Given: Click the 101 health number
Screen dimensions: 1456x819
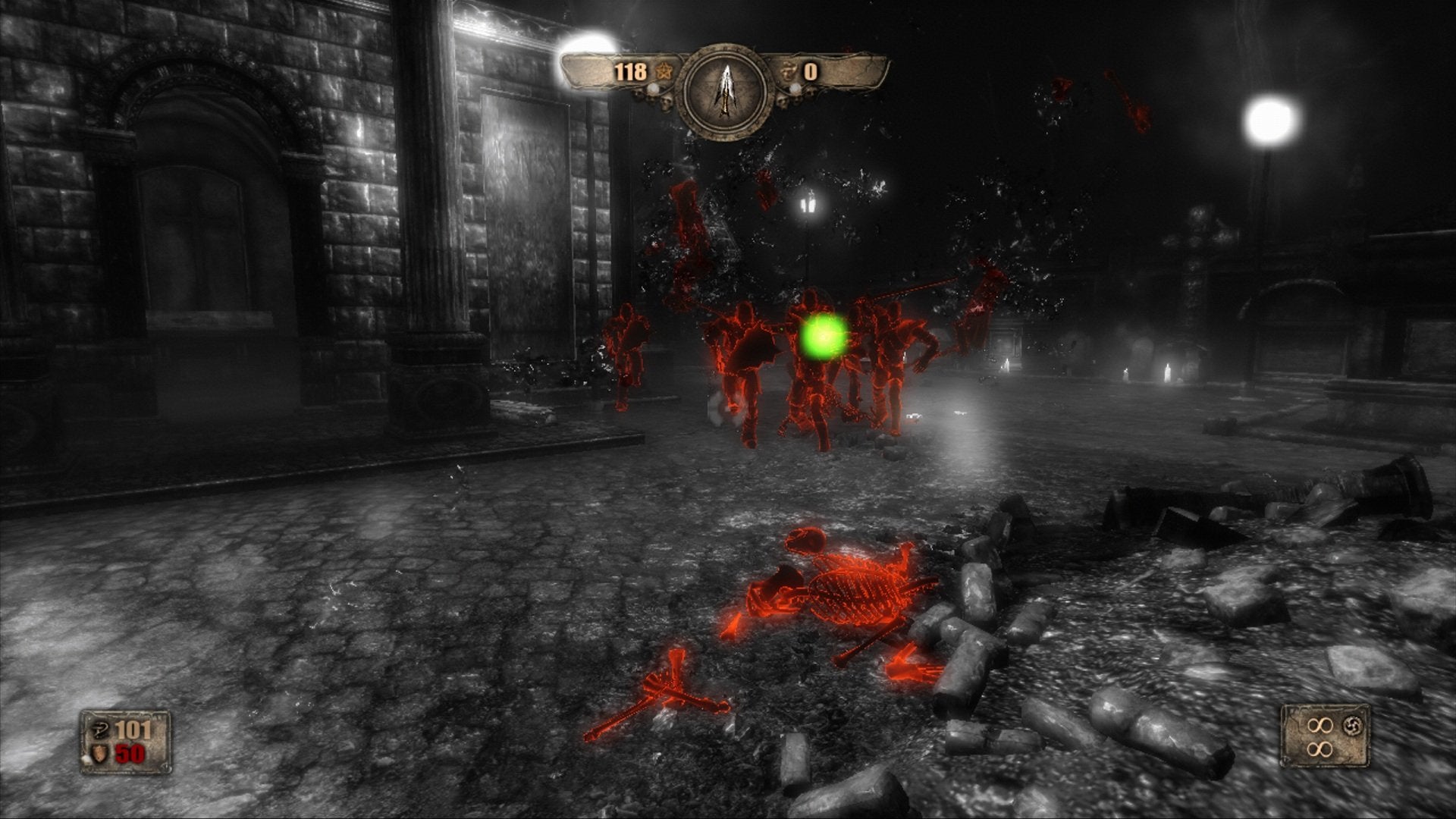Looking at the screenshot, I should pos(133,730).
